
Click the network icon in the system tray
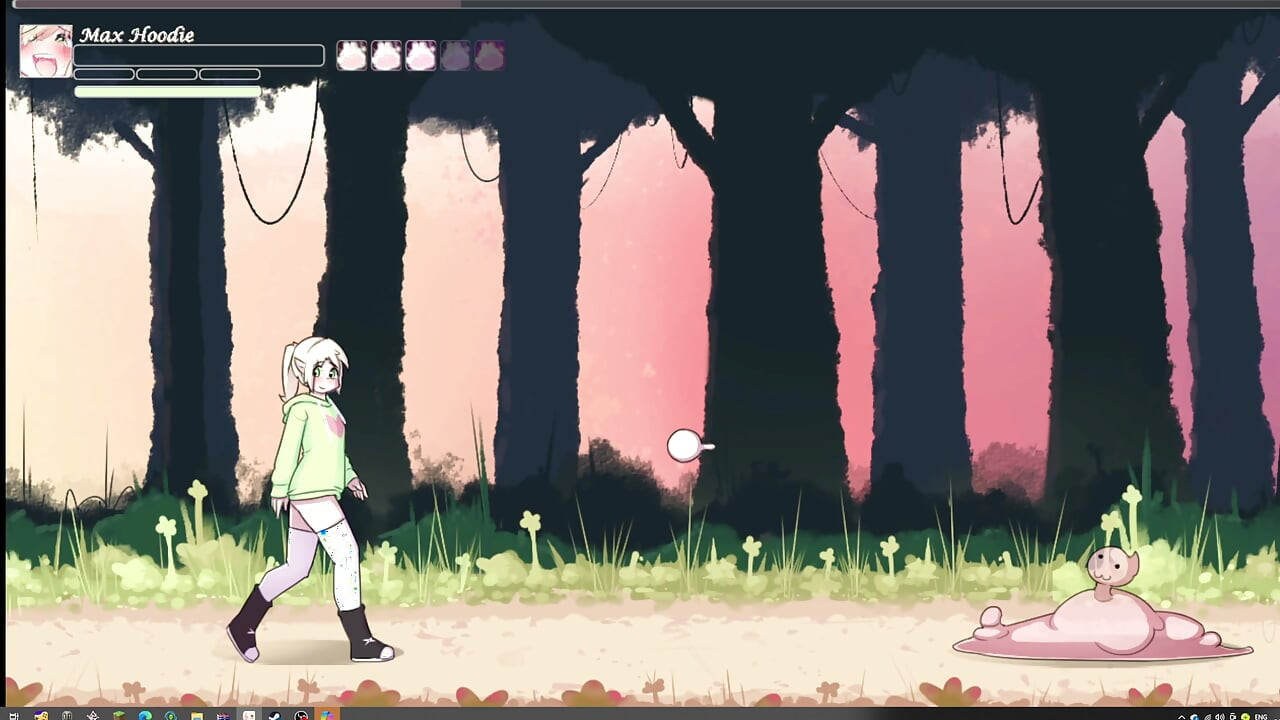[1208, 714]
